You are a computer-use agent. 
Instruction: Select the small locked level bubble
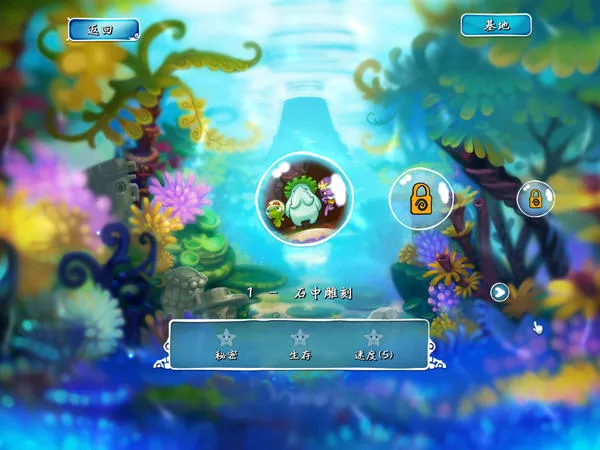tap(535, 198)
